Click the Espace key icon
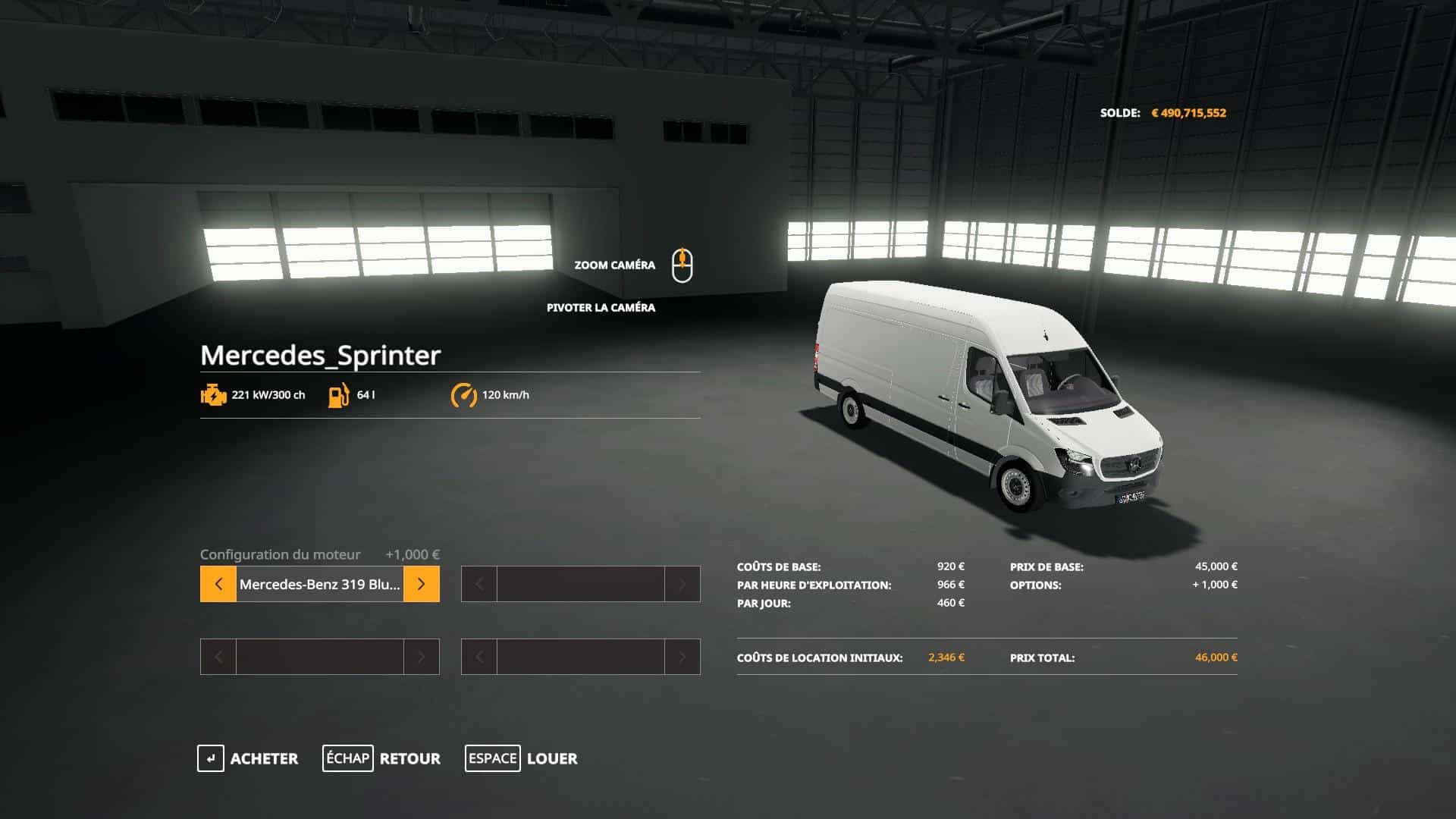1456x819 pixels. point(492,758)
